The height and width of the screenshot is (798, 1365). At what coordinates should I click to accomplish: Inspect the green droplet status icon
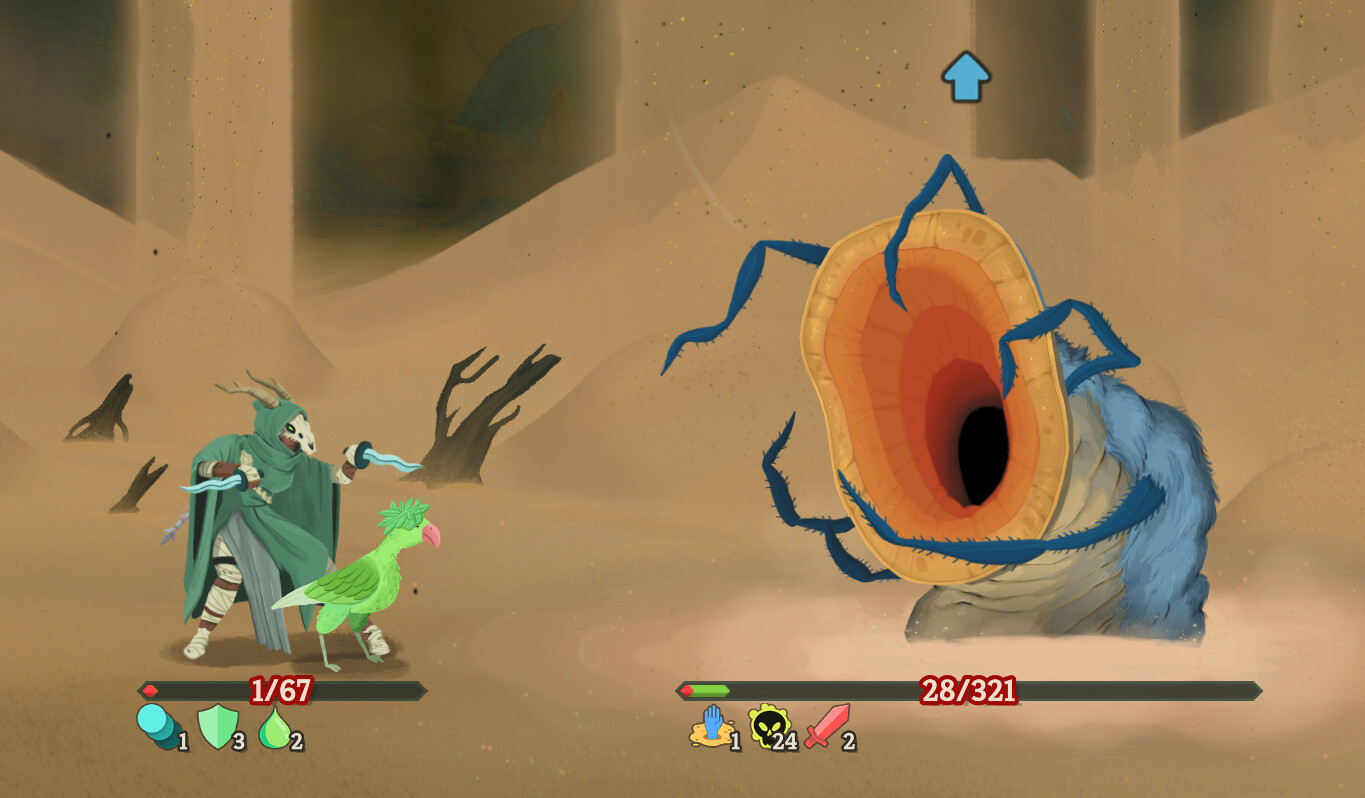[275, 728]
